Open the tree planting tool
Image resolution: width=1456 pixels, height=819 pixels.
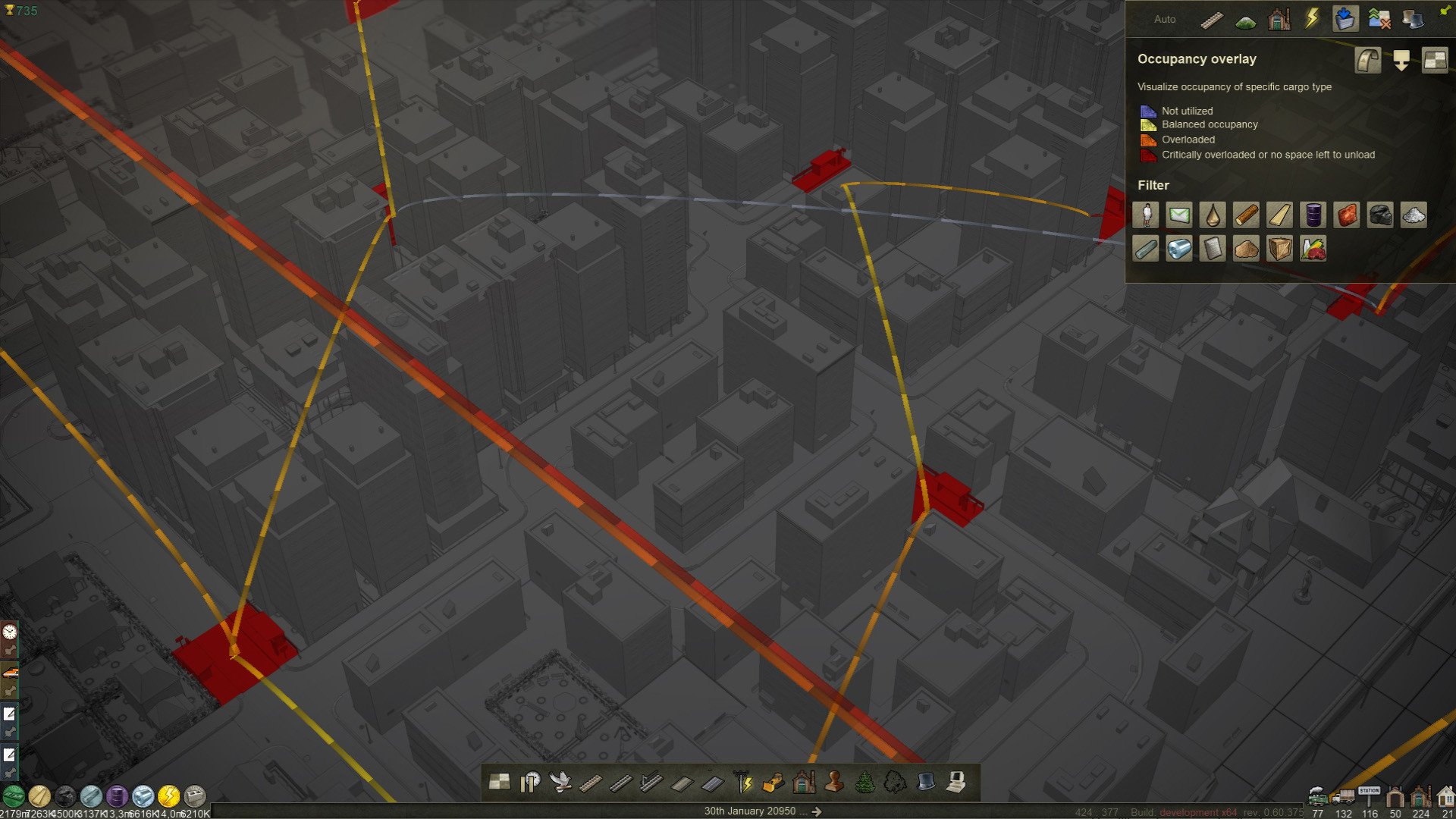coord(864,782)
